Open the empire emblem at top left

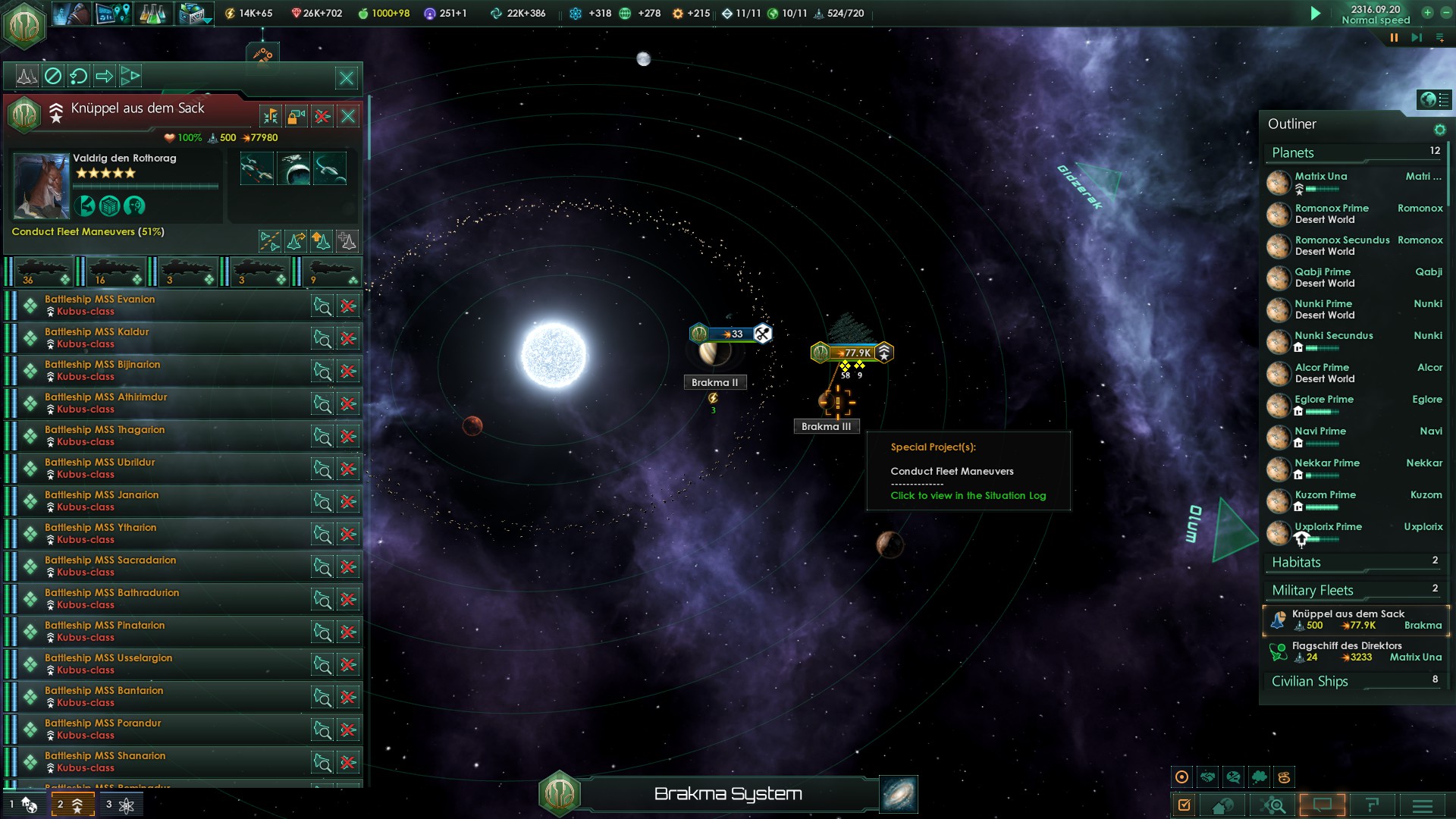[x=24, y=24]
